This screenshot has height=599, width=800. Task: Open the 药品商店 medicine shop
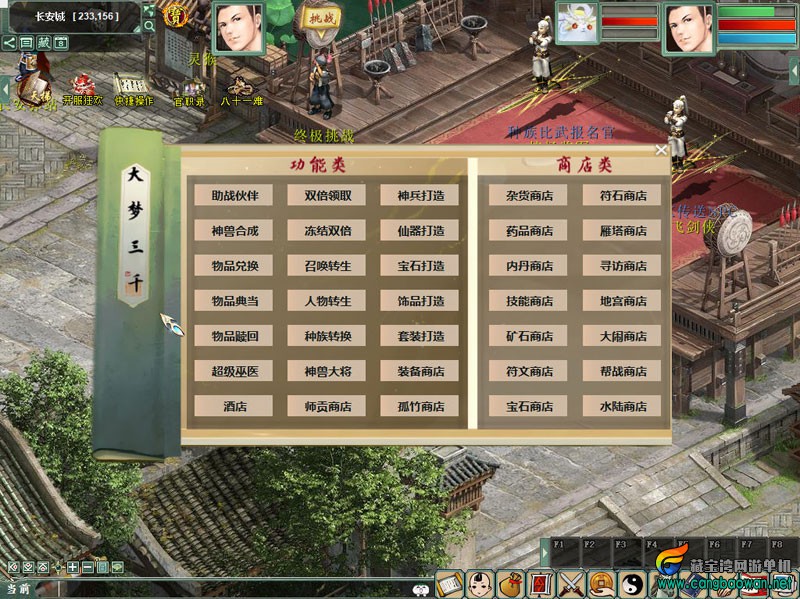click(529, 231)
